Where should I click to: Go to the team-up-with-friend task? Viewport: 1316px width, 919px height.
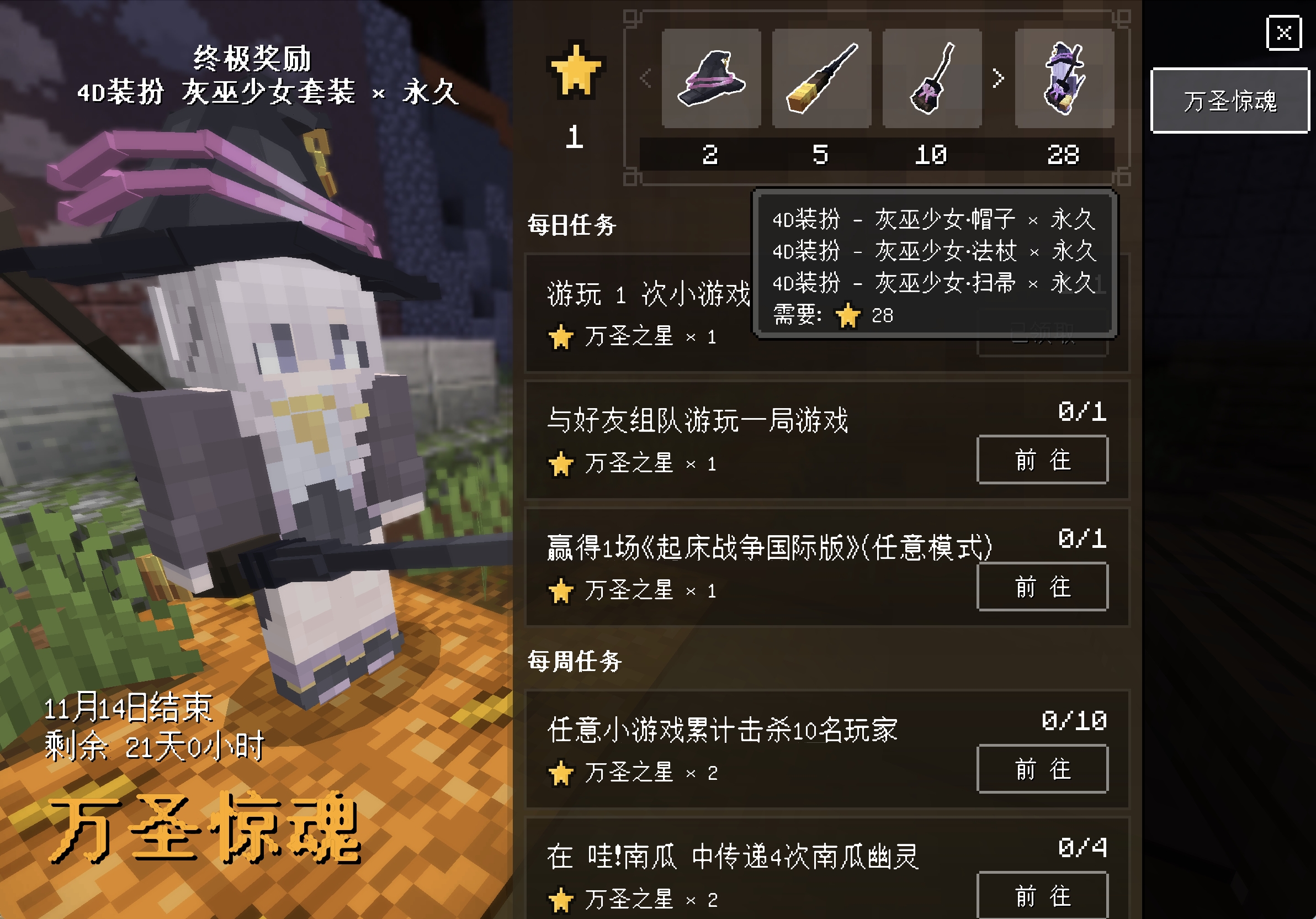point(1042,460)
